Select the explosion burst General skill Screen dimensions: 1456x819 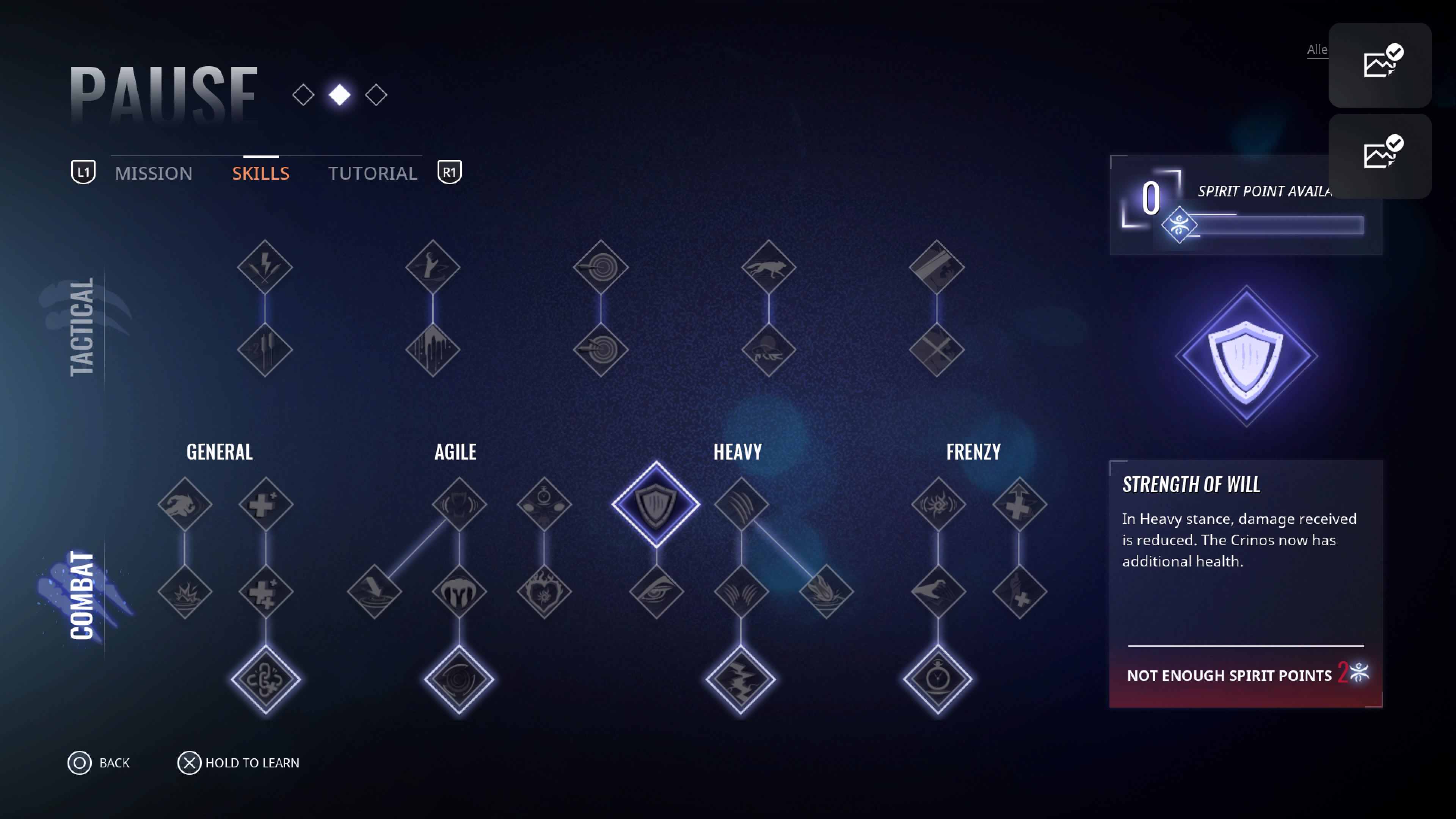pos(185,592)
